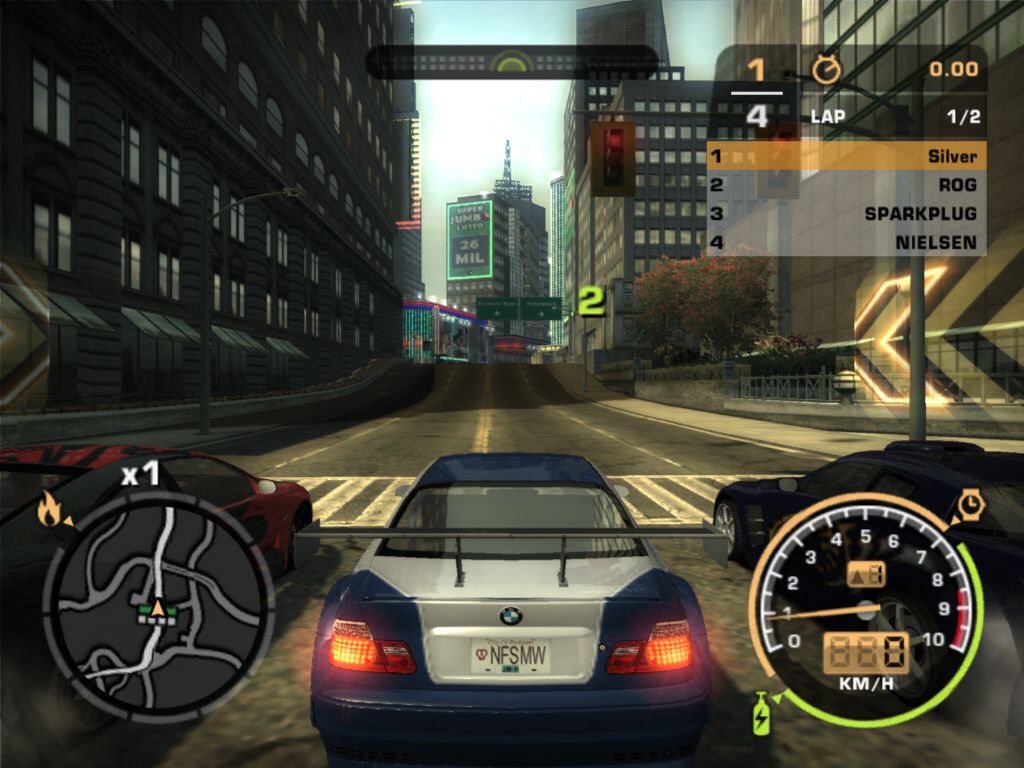
Task: Click the green nitrous bottle icon
Action: (x=761, y=712)
